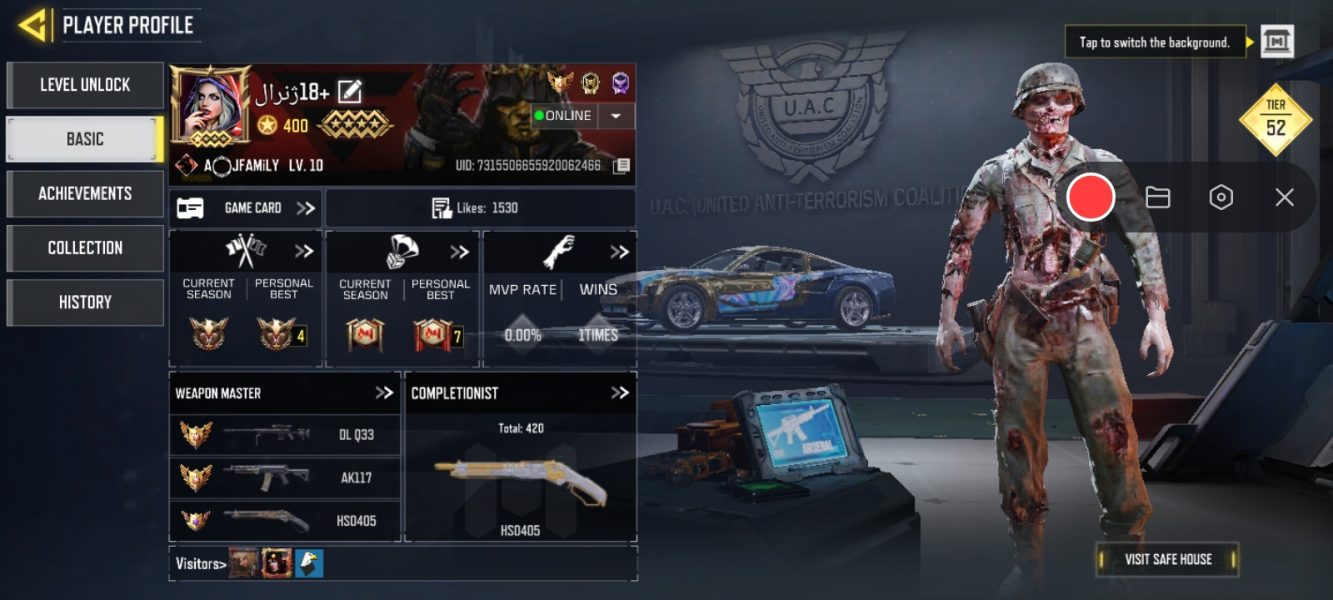
Task: Open the Game Card panel
Action: 246,208
